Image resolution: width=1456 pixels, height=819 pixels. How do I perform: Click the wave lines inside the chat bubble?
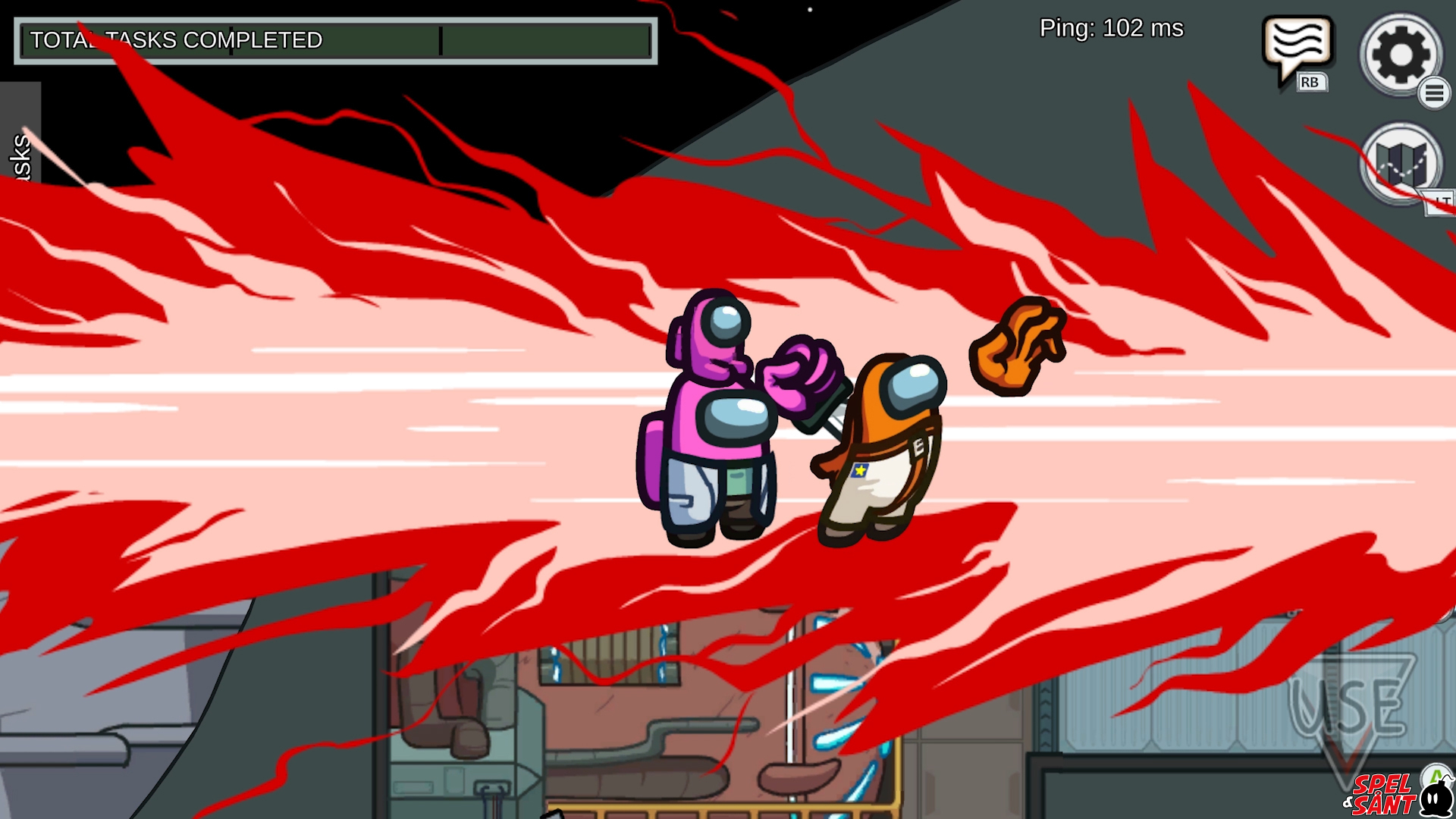[x=1297, y=39]
